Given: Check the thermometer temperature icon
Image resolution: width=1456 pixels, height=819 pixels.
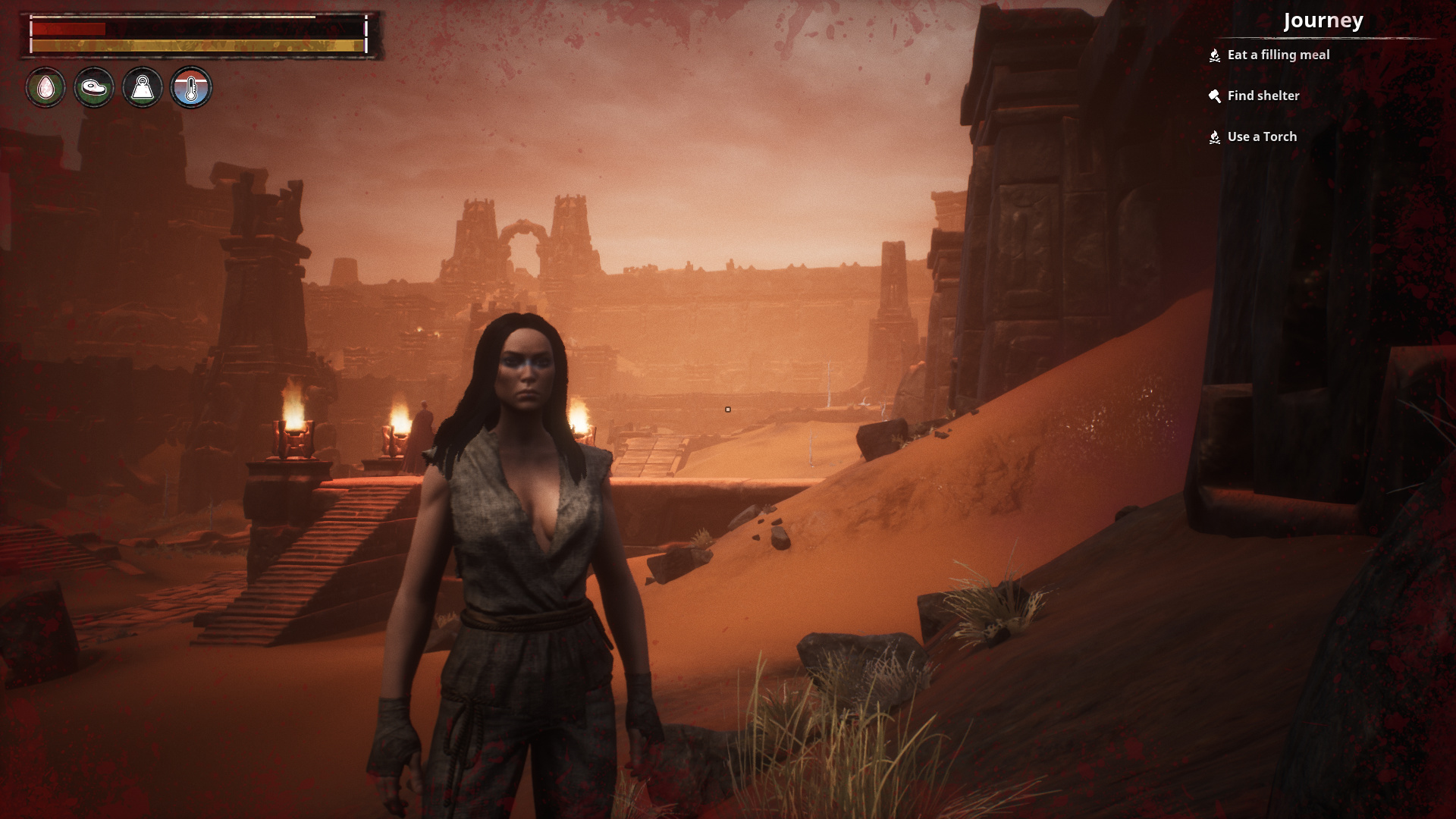Looking at the screenshot, I should [191, 88].
